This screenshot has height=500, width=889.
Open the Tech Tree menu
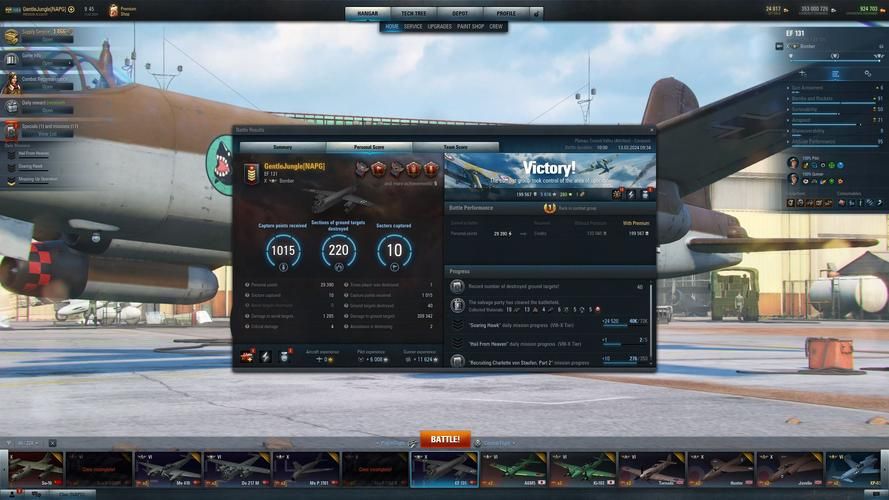(x=413, y=14)
